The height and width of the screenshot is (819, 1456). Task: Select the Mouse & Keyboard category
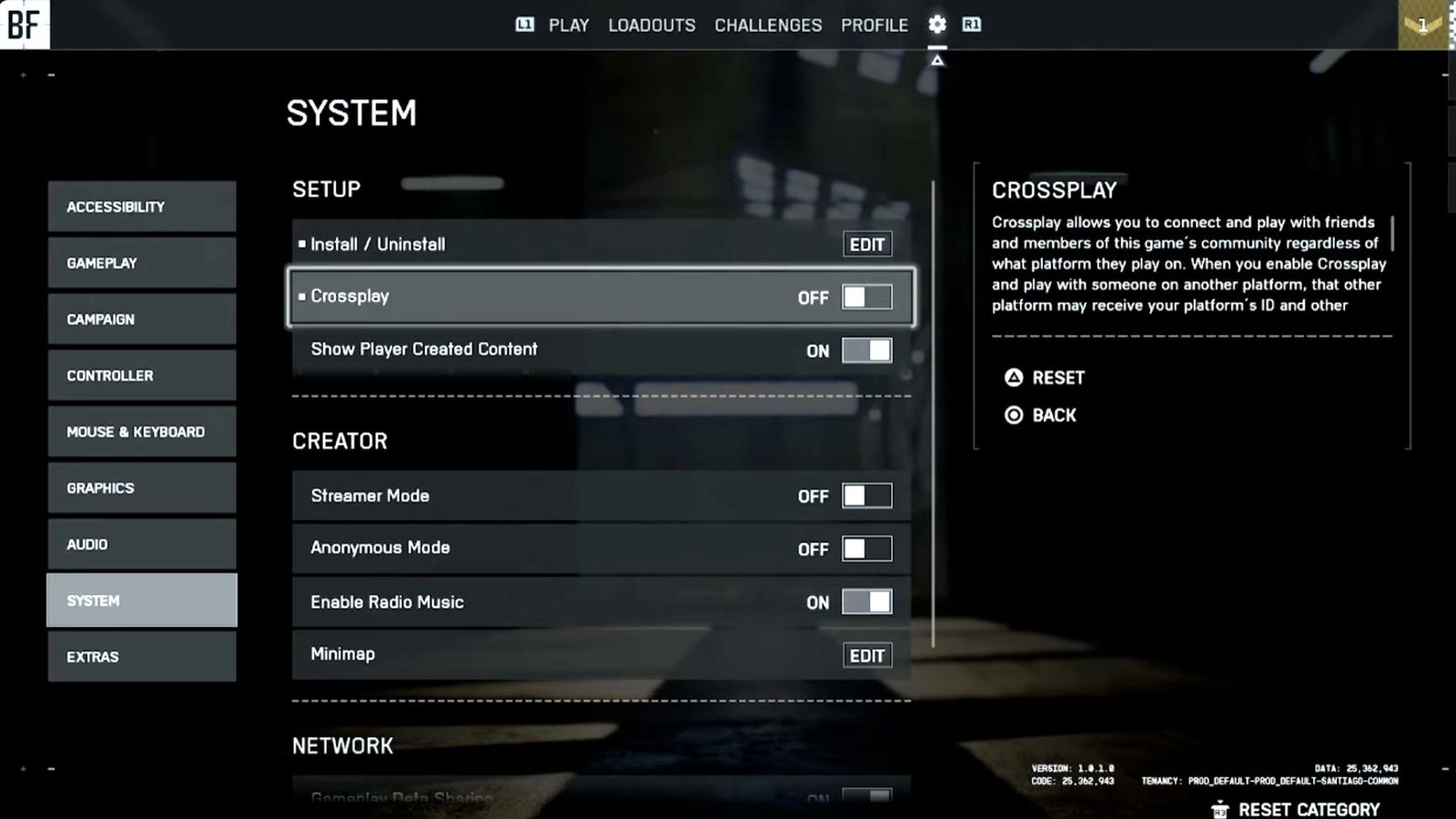click(x=141, y=431)
